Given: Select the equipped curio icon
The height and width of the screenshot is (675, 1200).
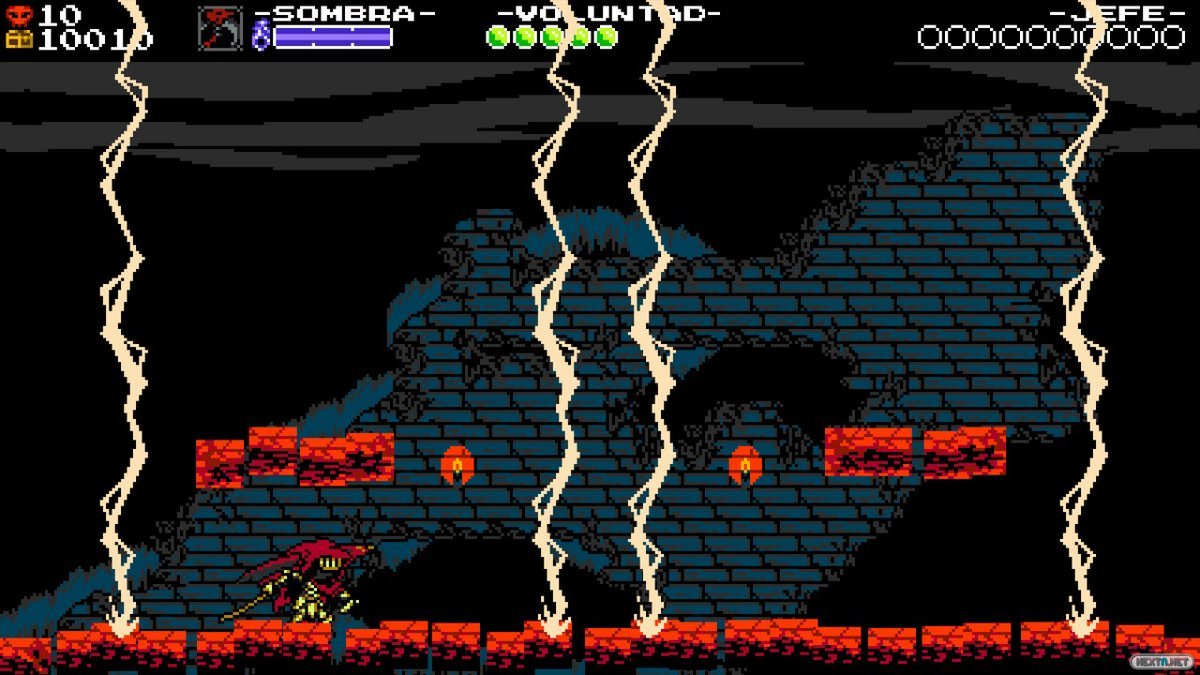Looking at the screenshot, I should tap(219, 28).
